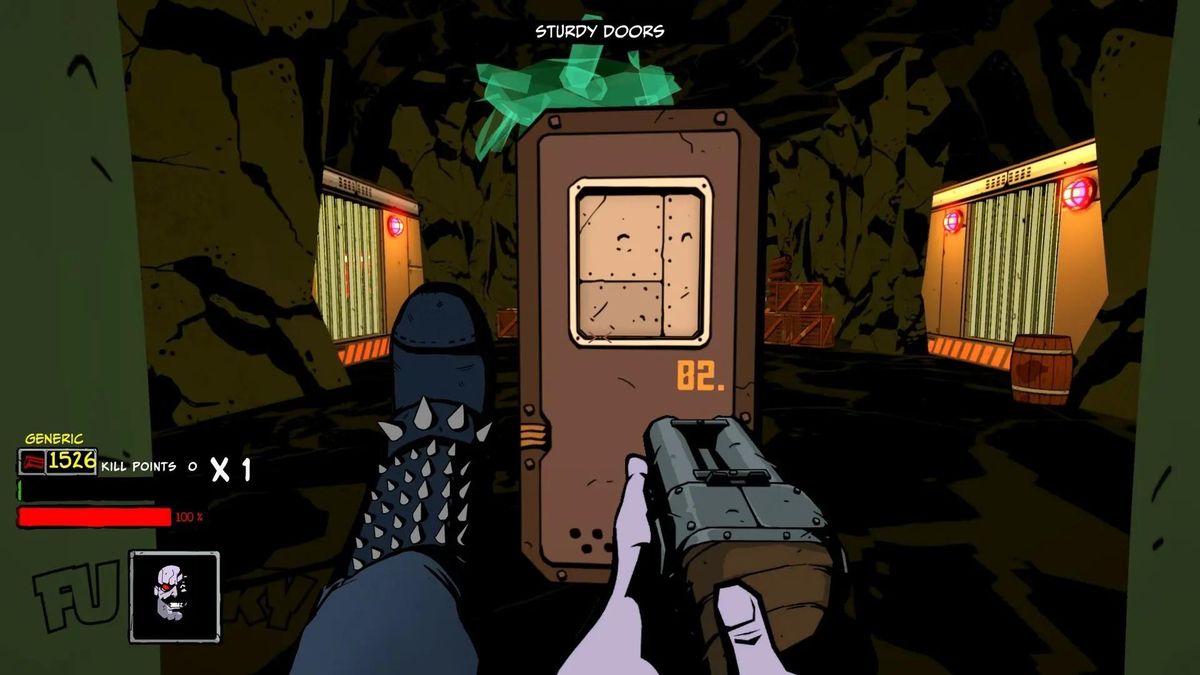The height and width of the screenshot is (675, 1200).
Task: Click the skull-faced character portrait
Action: point(174,596)
